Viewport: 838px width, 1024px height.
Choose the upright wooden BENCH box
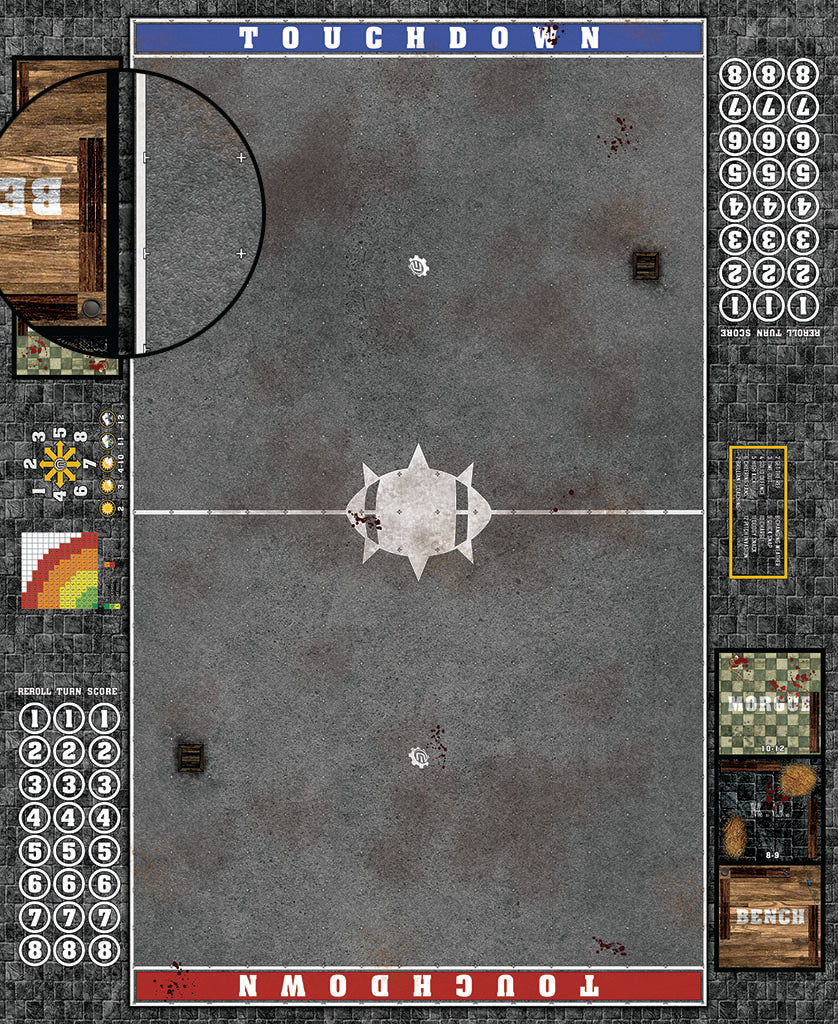click(x=768, y=917)
